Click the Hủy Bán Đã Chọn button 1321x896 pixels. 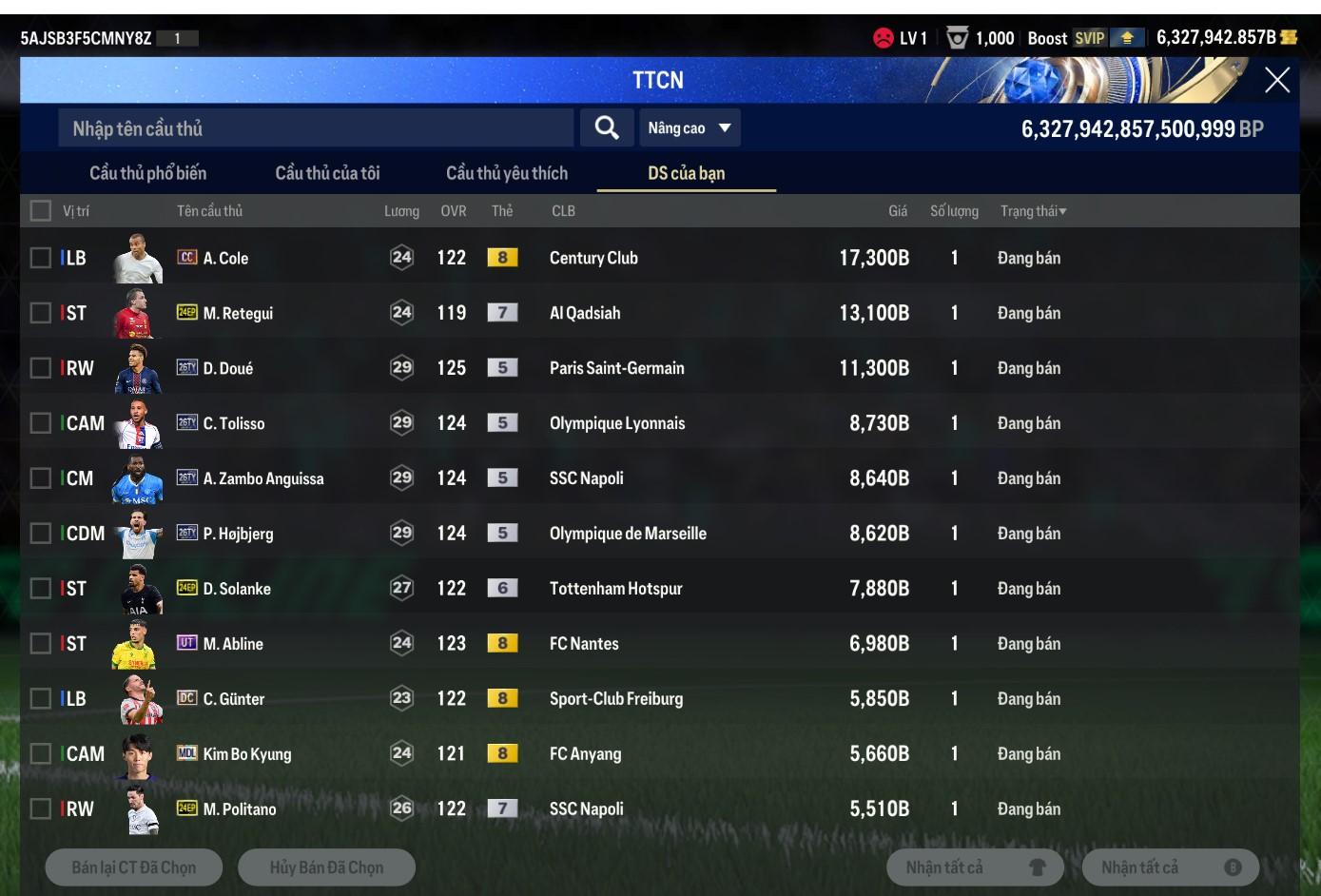[326, 867]
